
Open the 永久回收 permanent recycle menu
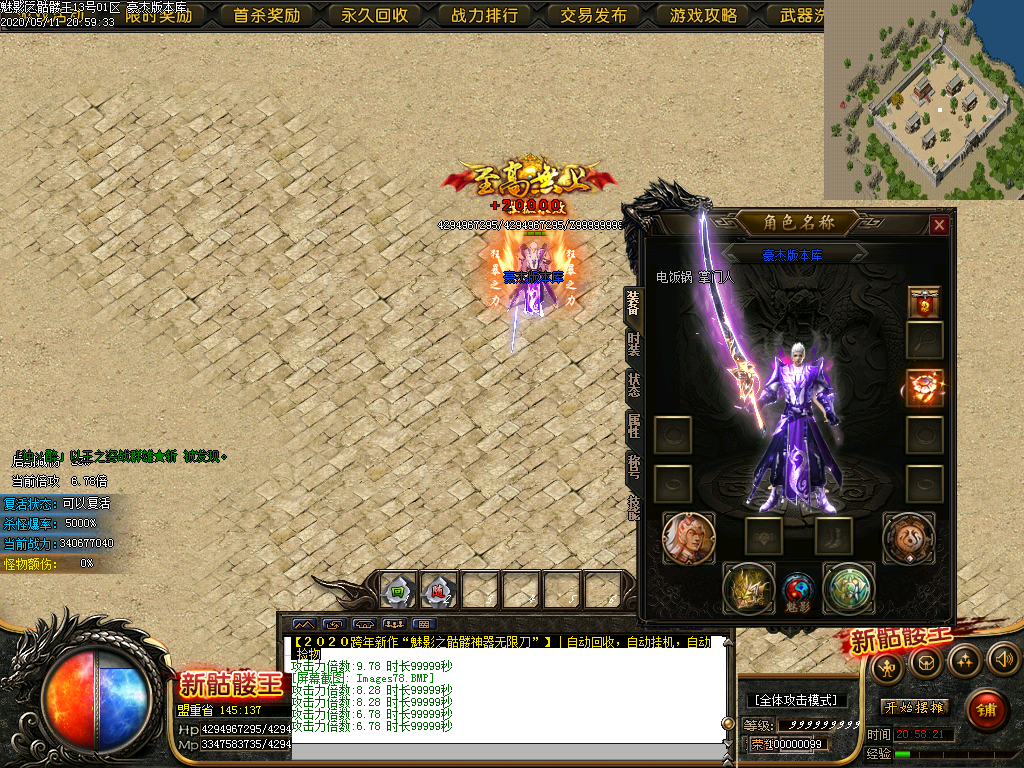coord(375,15)
